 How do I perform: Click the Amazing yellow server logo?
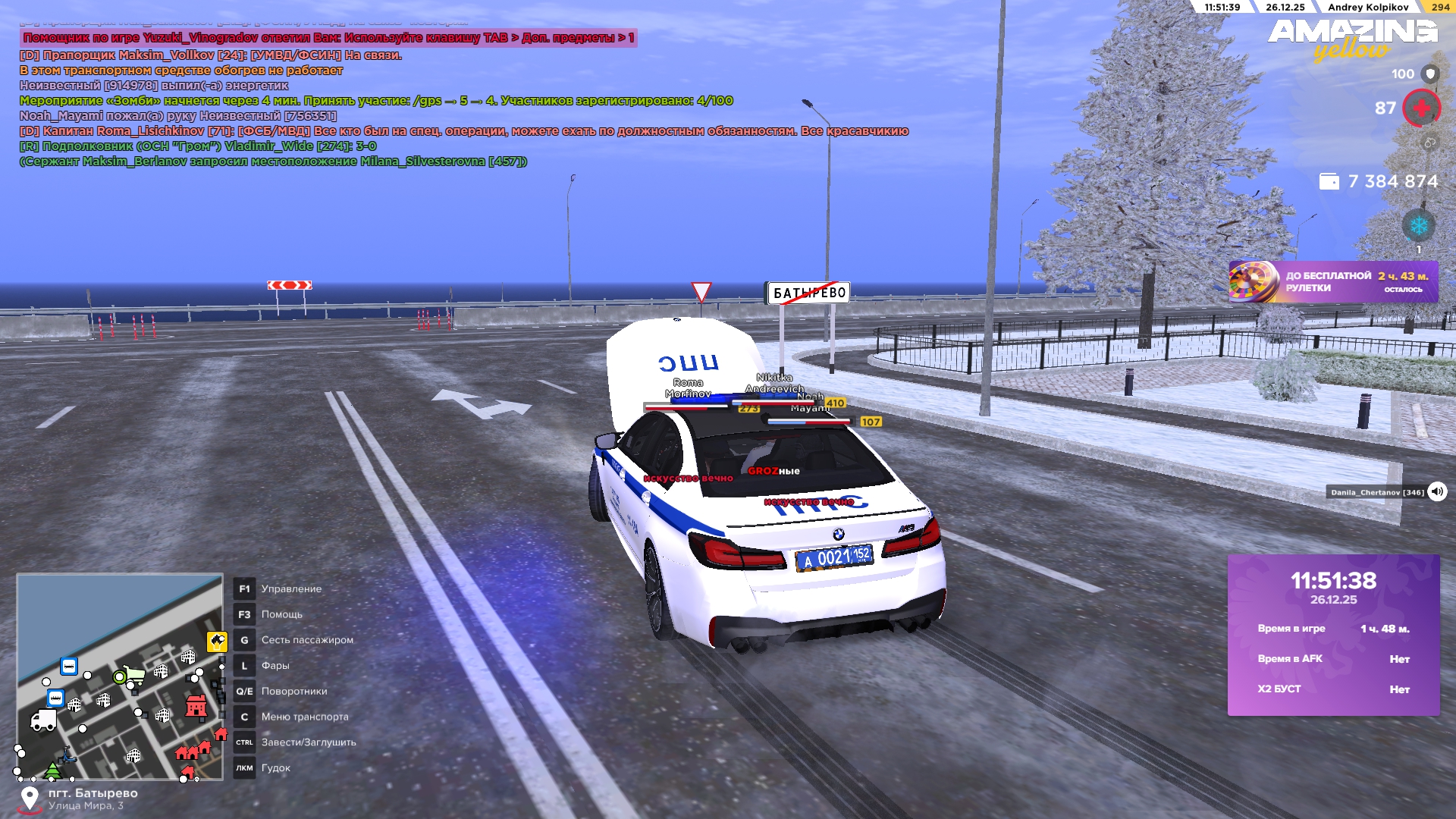point(1353,39)
